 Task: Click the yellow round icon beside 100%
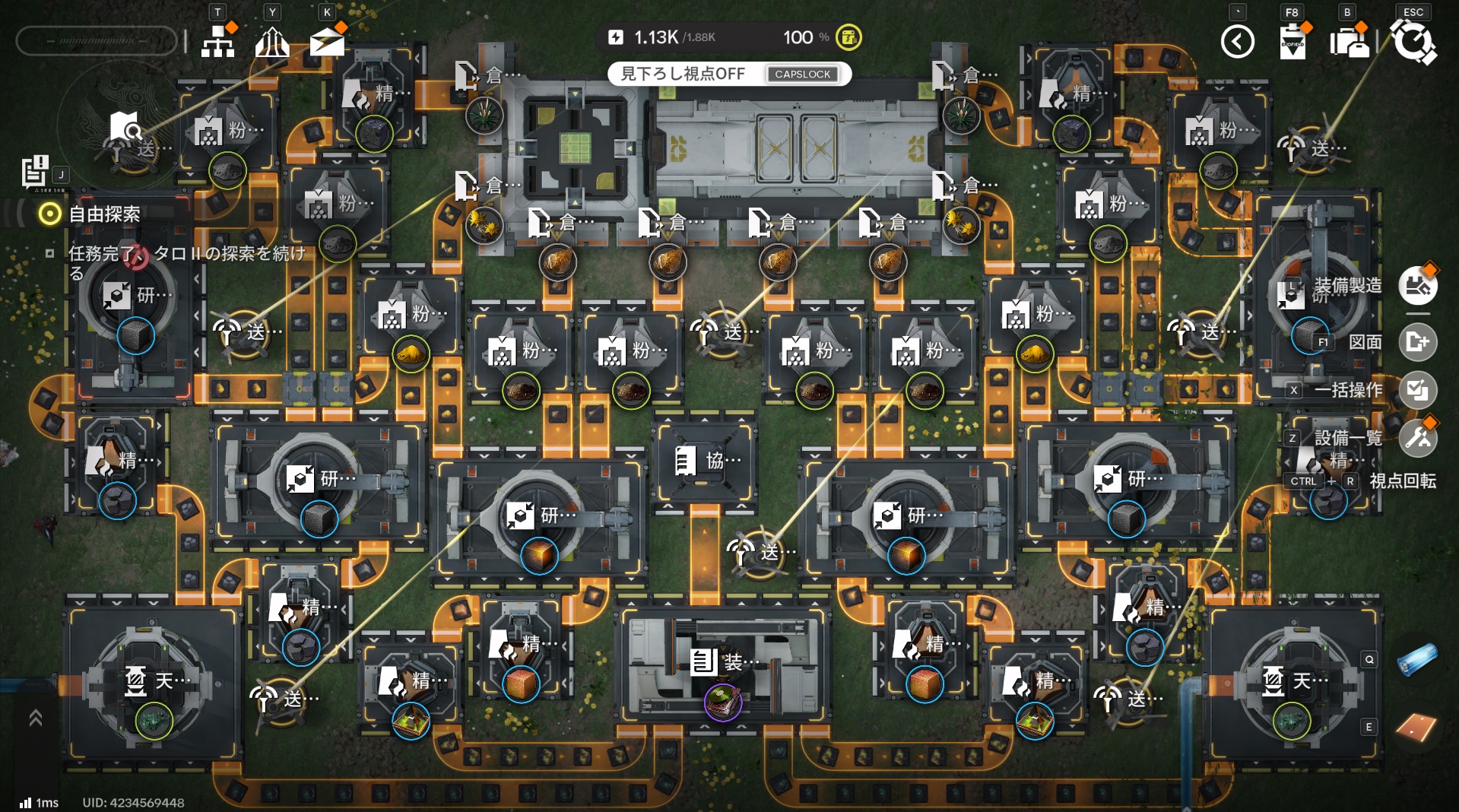tap(848, 37)
